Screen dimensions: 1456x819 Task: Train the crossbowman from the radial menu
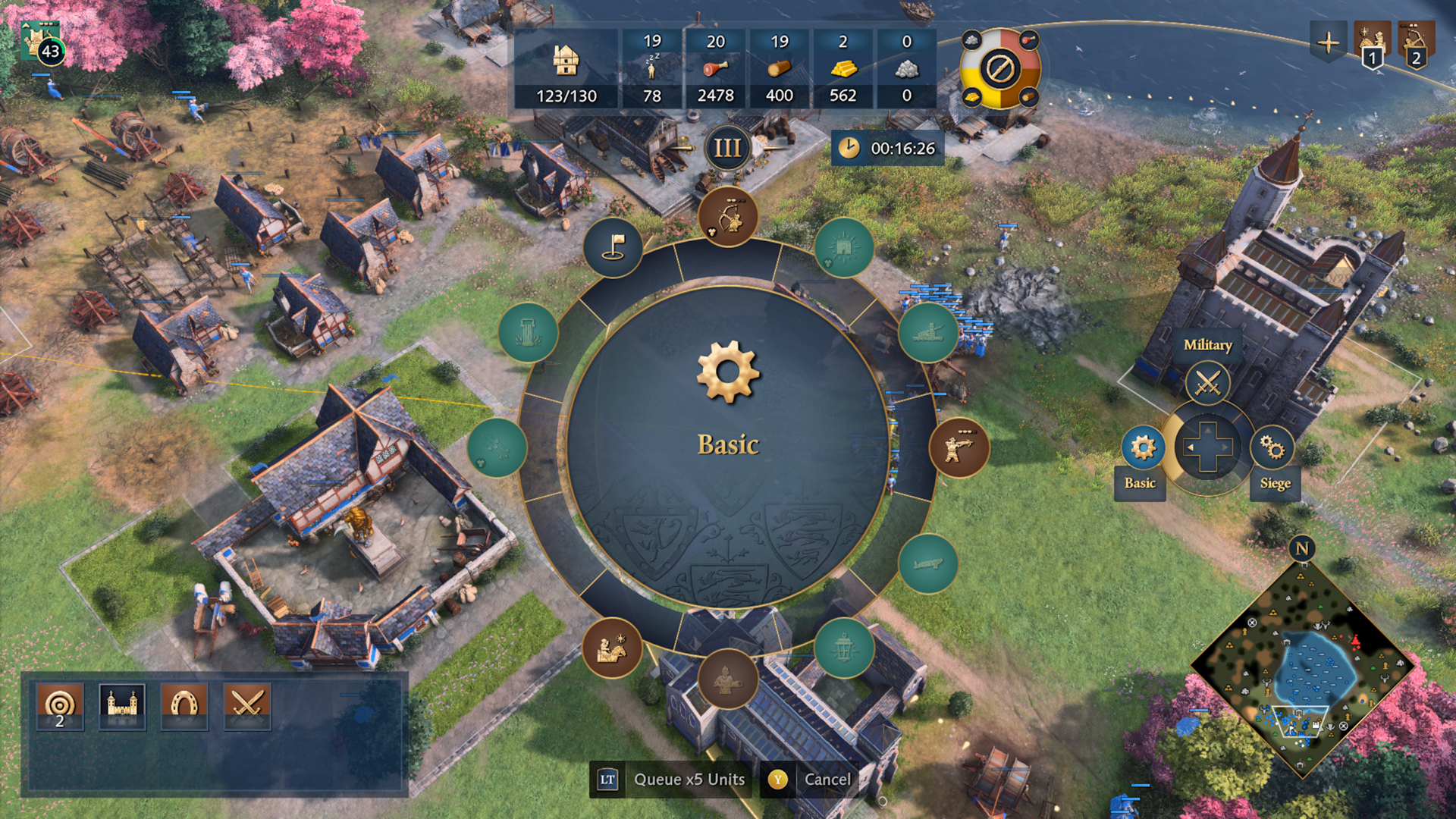959,447
